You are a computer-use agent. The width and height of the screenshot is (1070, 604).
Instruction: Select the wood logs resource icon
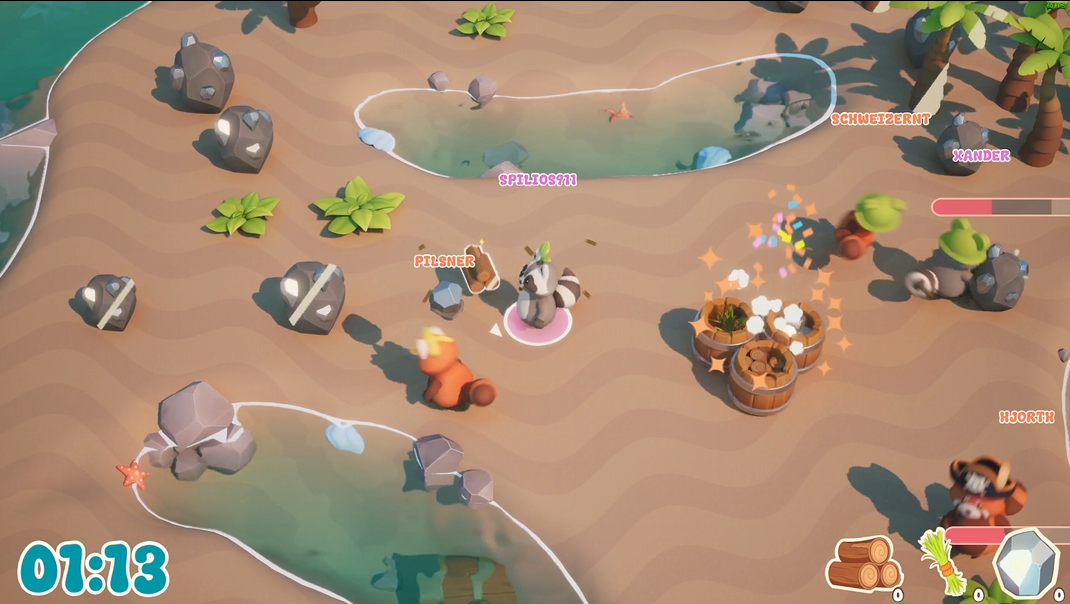pos(863,563)
